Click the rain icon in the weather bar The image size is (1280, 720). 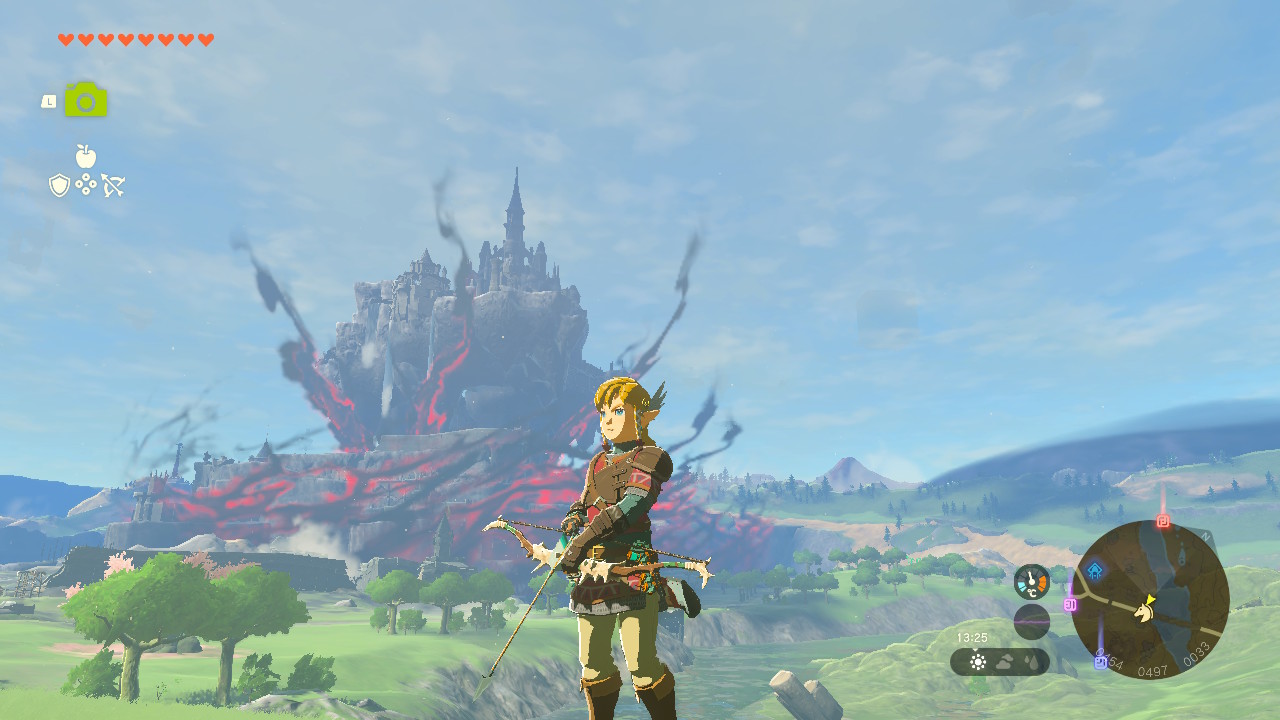(x=1032, y=662)
